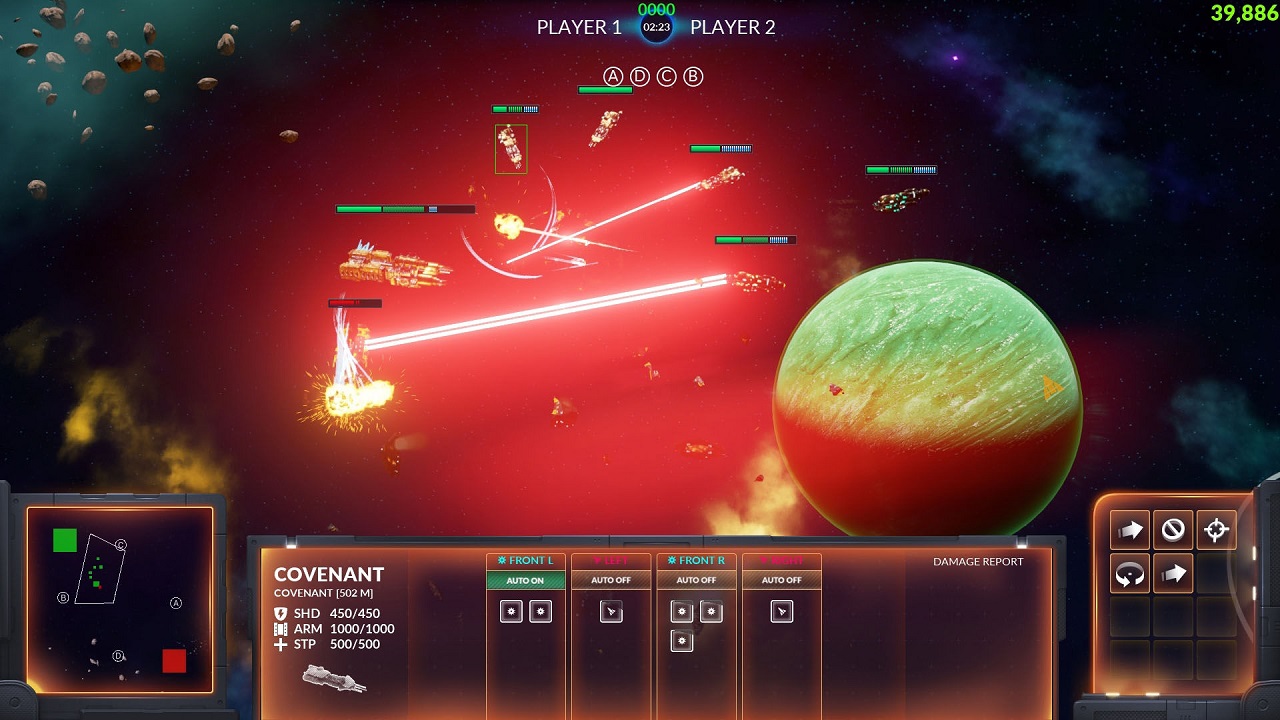This screenshot has width=1280, height=720.
Task: Select the FRONT R weapon group header
Action: coord(696,561)
